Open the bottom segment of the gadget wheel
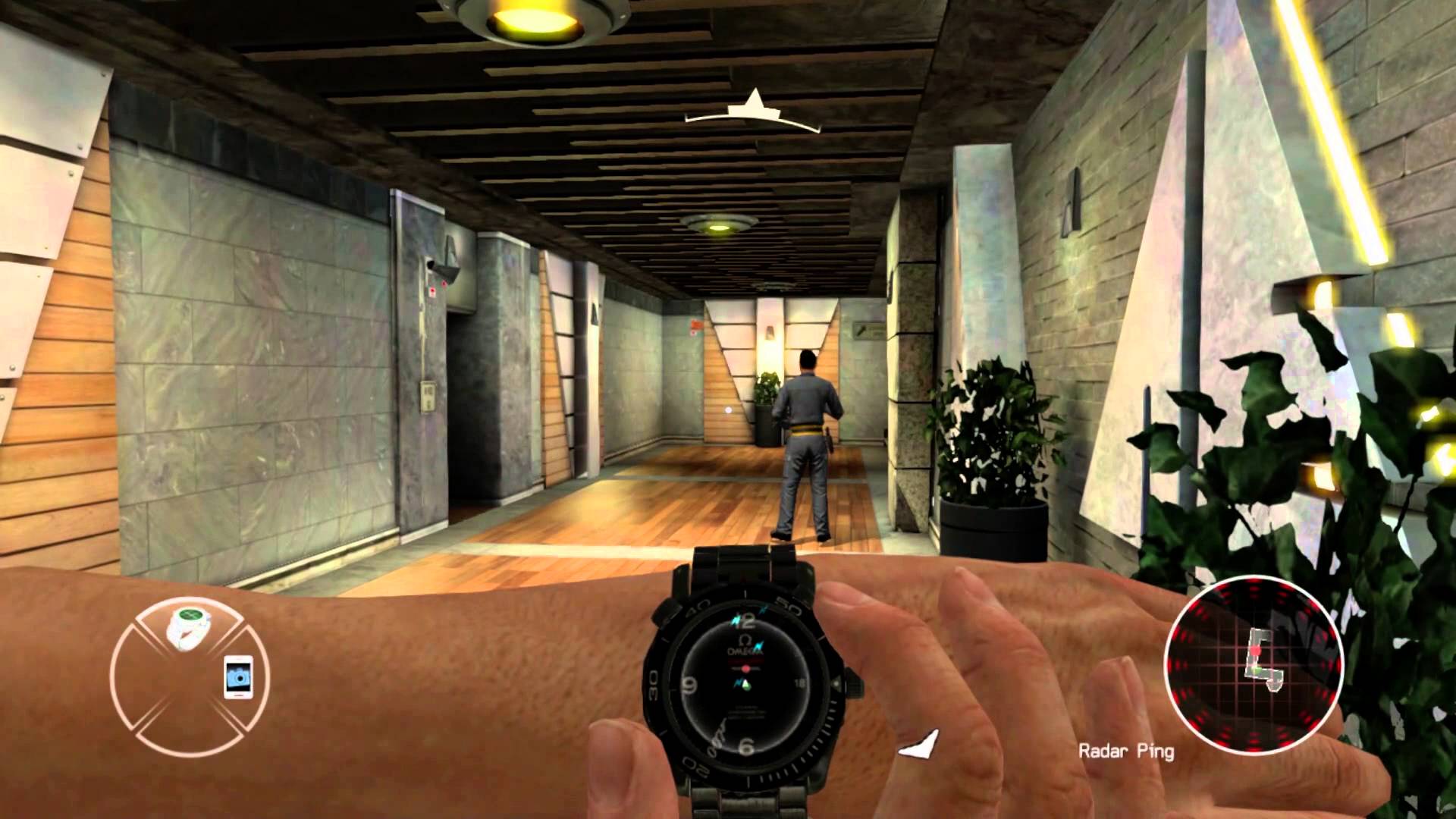This screenshot has height=819, width=1456. (x=187, y=736)
